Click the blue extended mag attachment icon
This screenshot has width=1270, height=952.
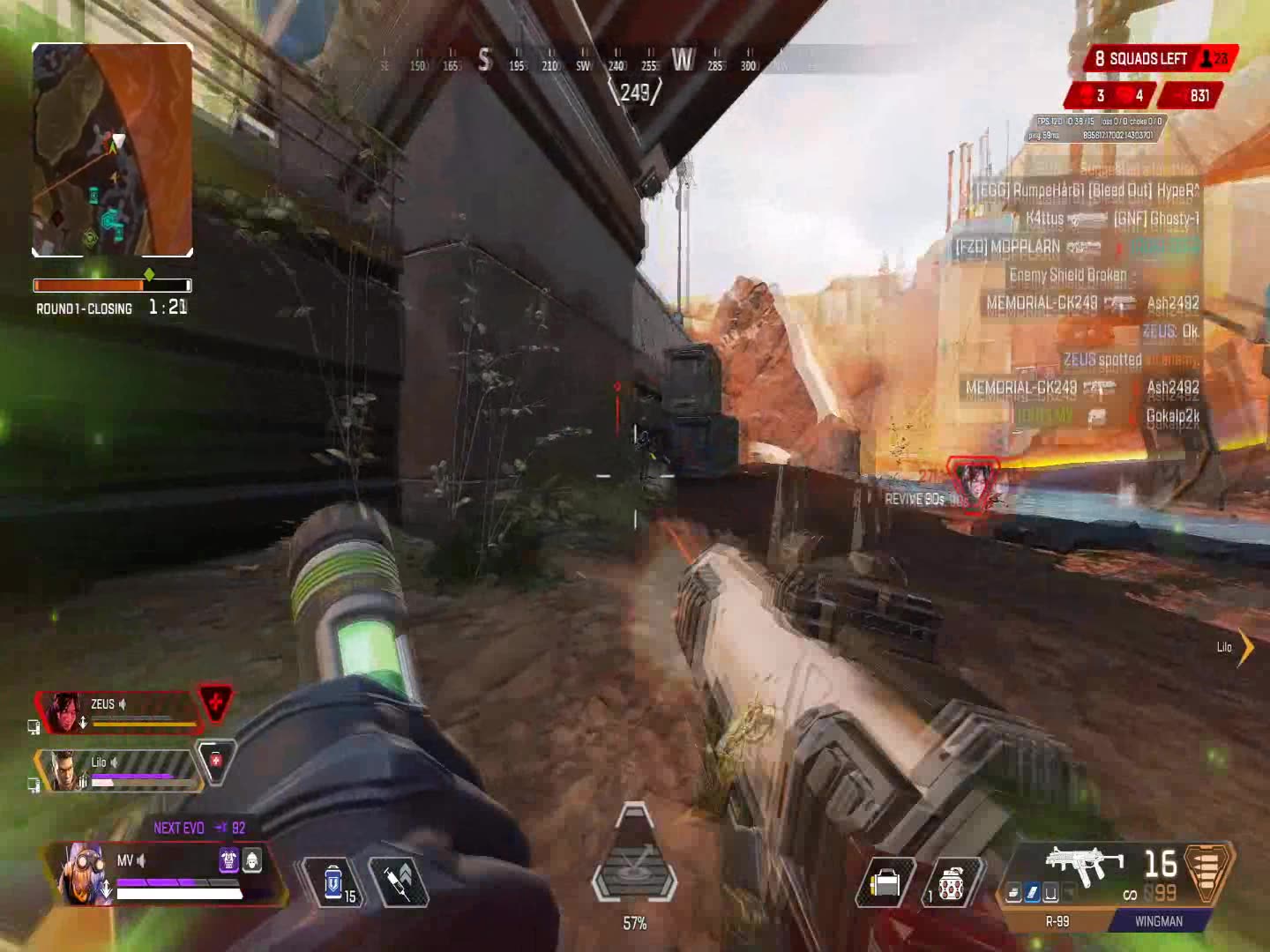click(1032, 891)
